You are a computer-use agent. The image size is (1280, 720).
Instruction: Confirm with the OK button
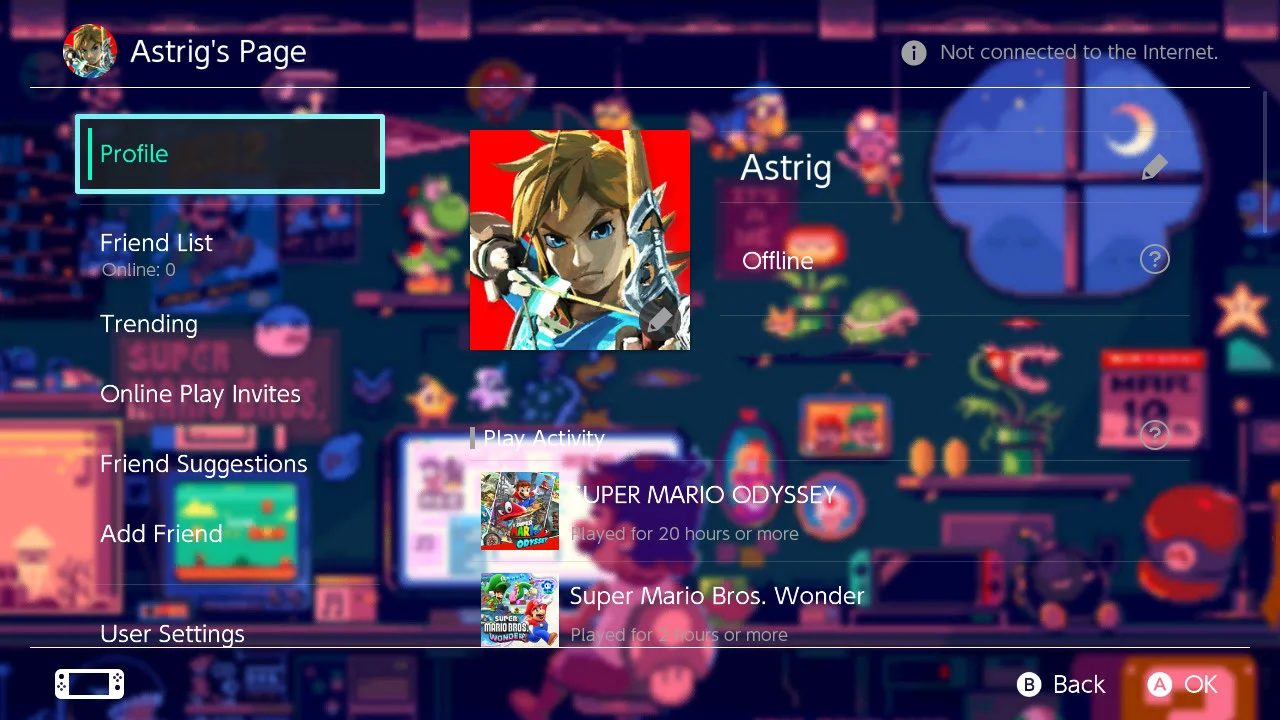click(1183, 684)
